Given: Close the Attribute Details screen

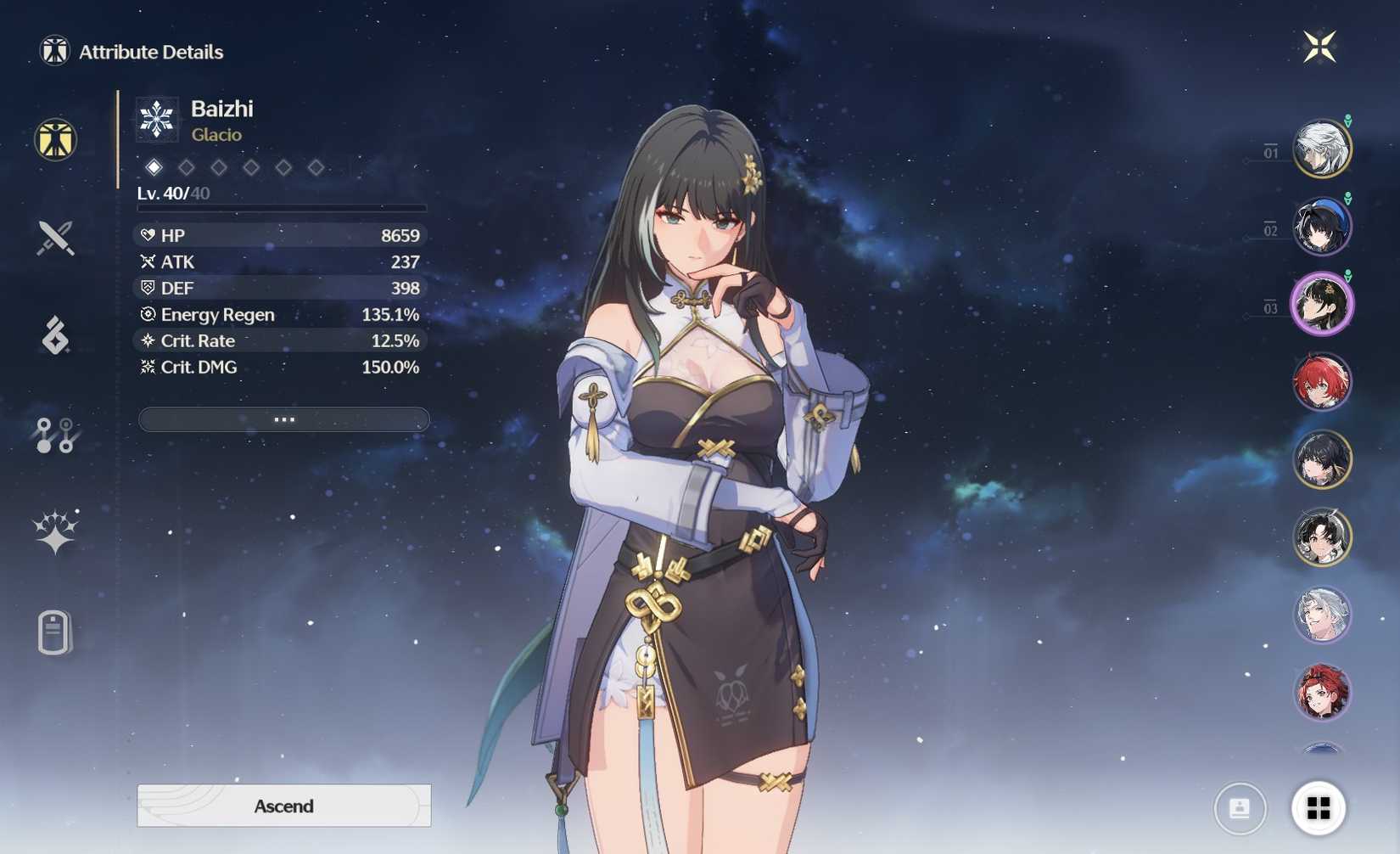Looking at the screenshot, I should point(1319,47).
